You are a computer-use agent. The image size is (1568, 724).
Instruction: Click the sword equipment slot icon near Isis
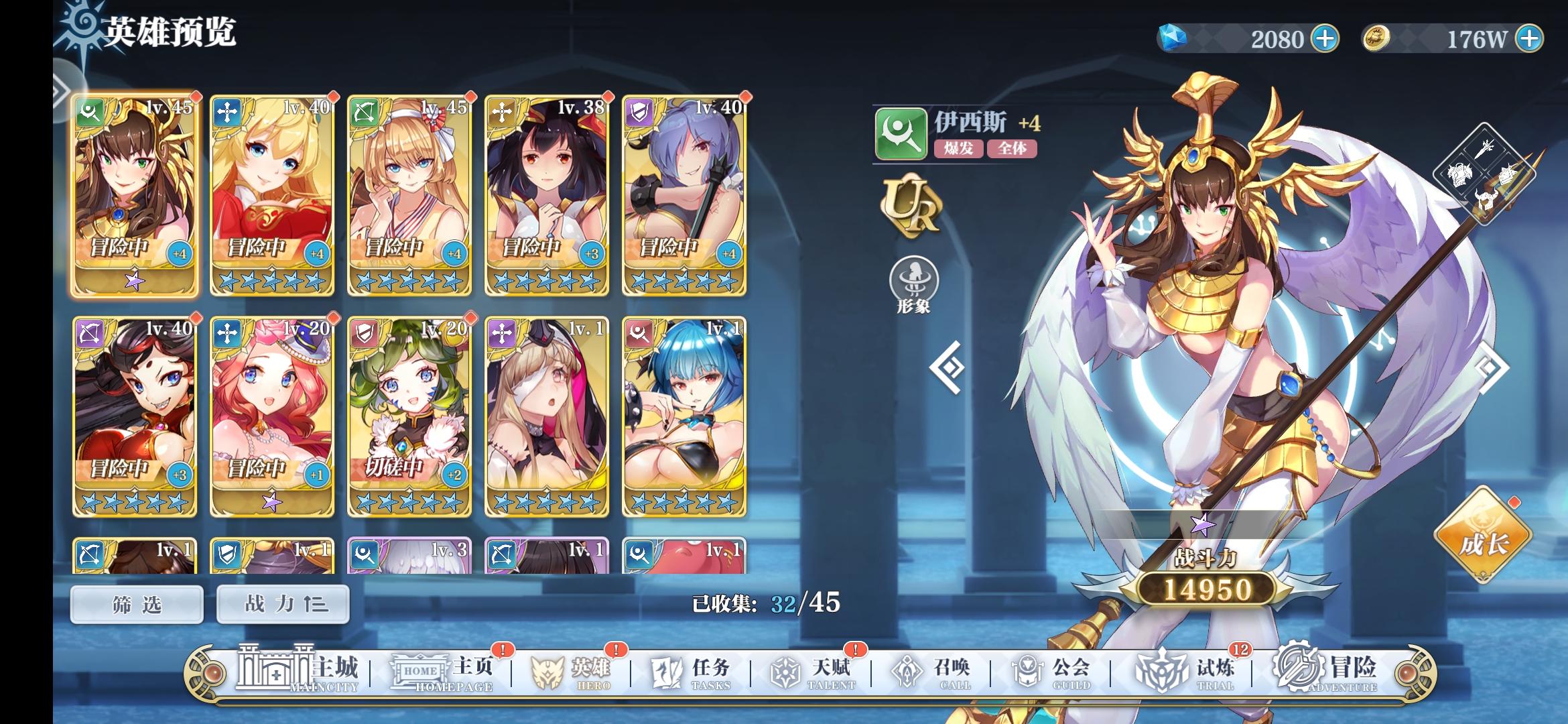pyautogui.click(x=1485, y=149)
